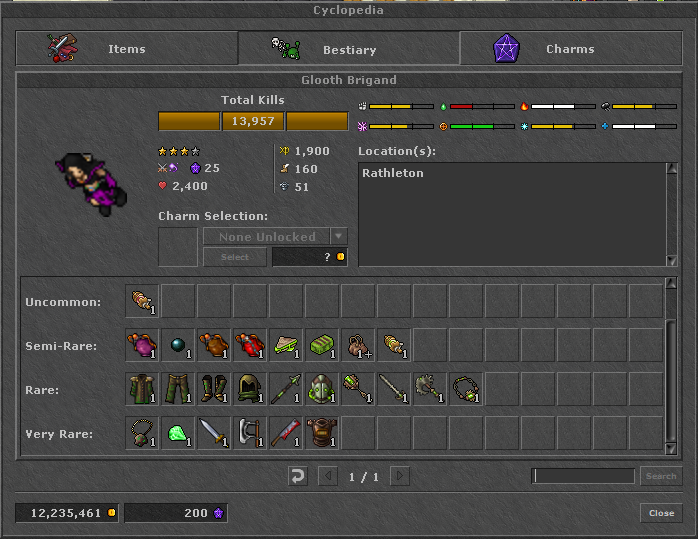Viewport: 698px width, 539px height.
Task: Go to the next bestiary page
Action: (399, 477)
